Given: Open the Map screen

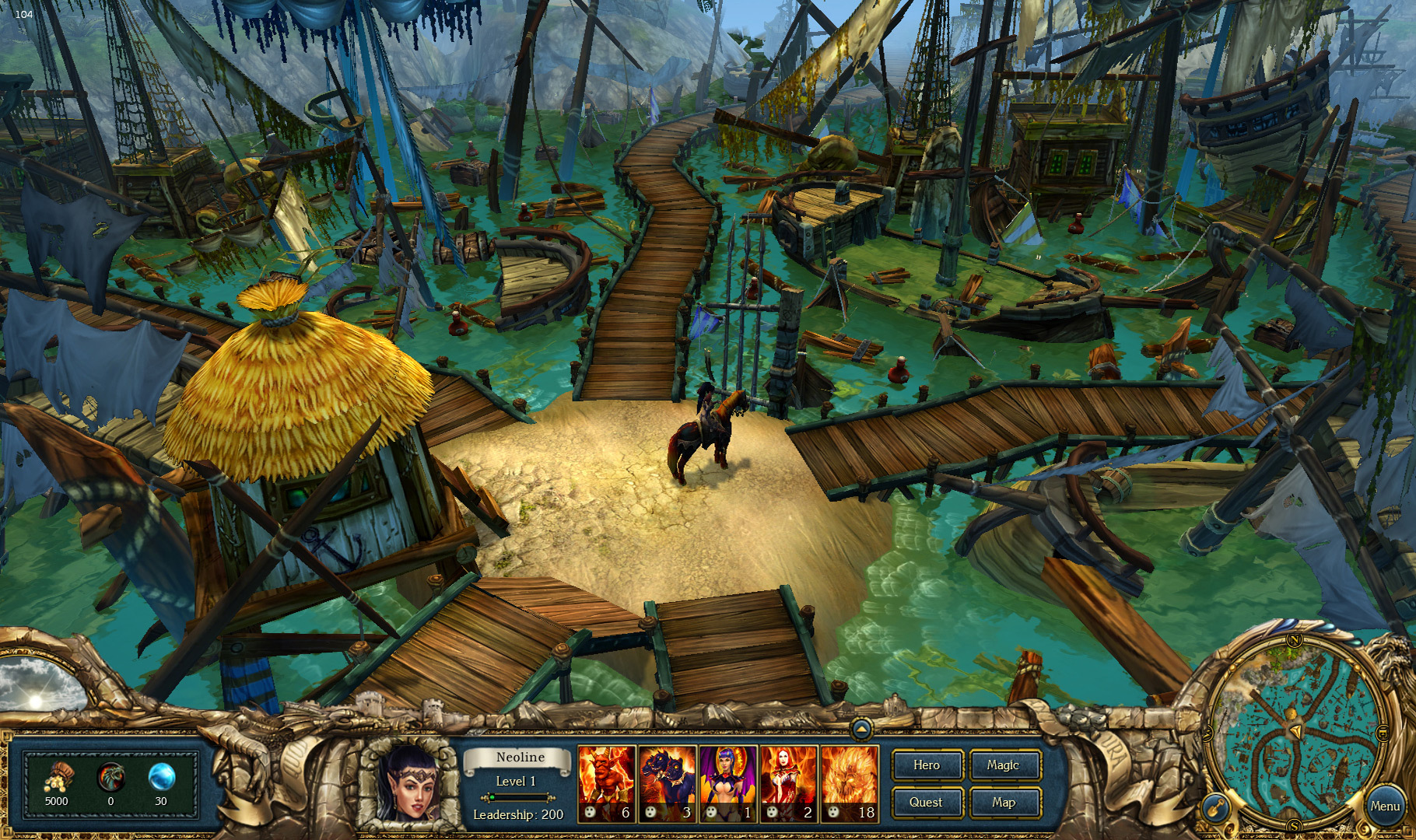Looking at the screenshot, I should pos(1004,802).
